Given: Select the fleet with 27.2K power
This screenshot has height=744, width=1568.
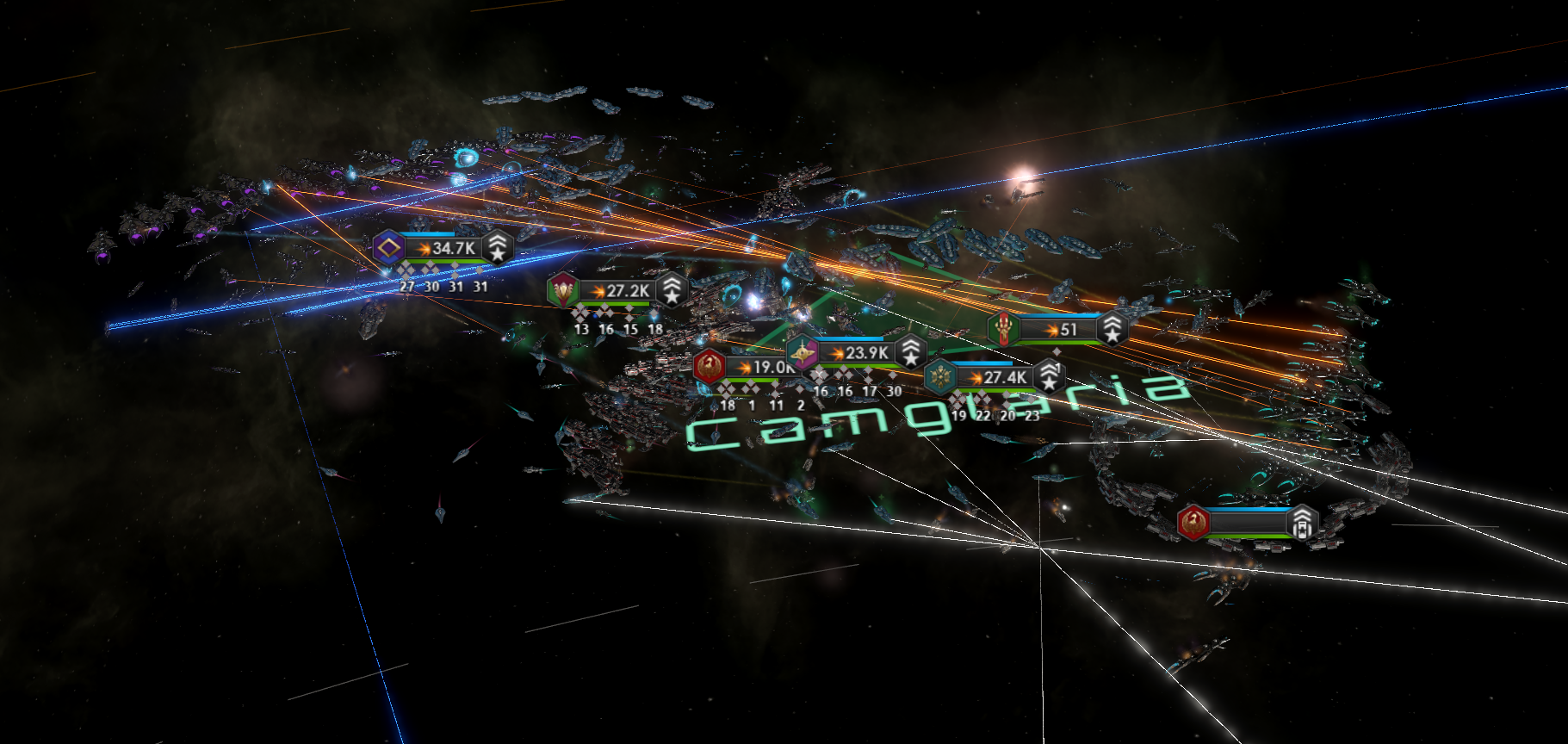Looking at the screenshot, I should (617, 291).
